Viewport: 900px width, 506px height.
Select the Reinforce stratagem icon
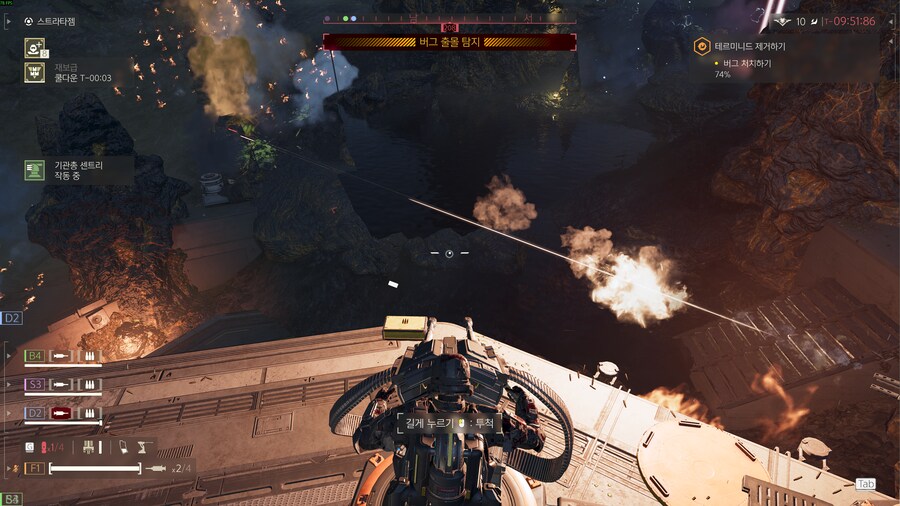[34, 46]
